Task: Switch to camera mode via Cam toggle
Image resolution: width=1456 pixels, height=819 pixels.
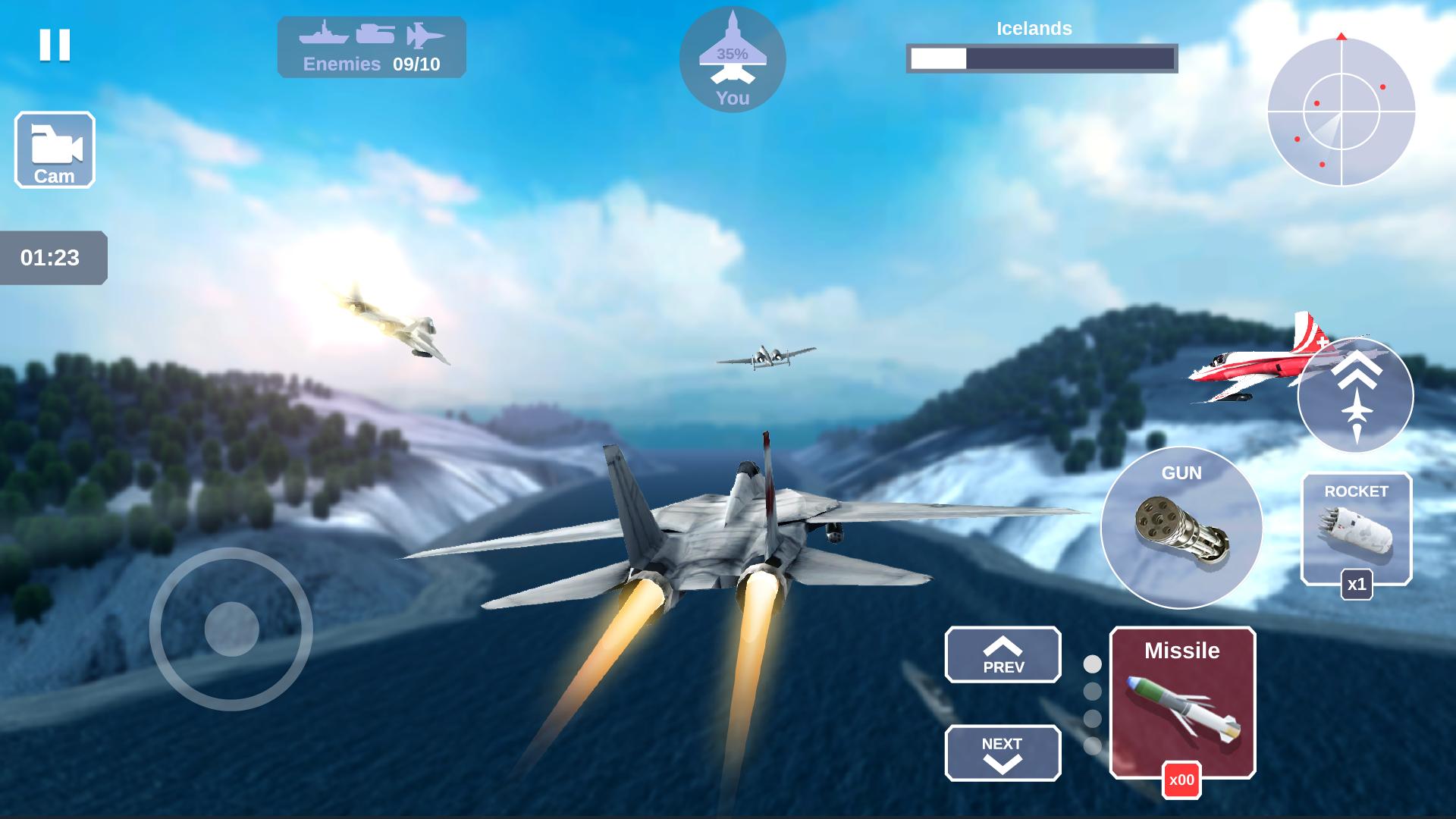Action: click(54, 149)
